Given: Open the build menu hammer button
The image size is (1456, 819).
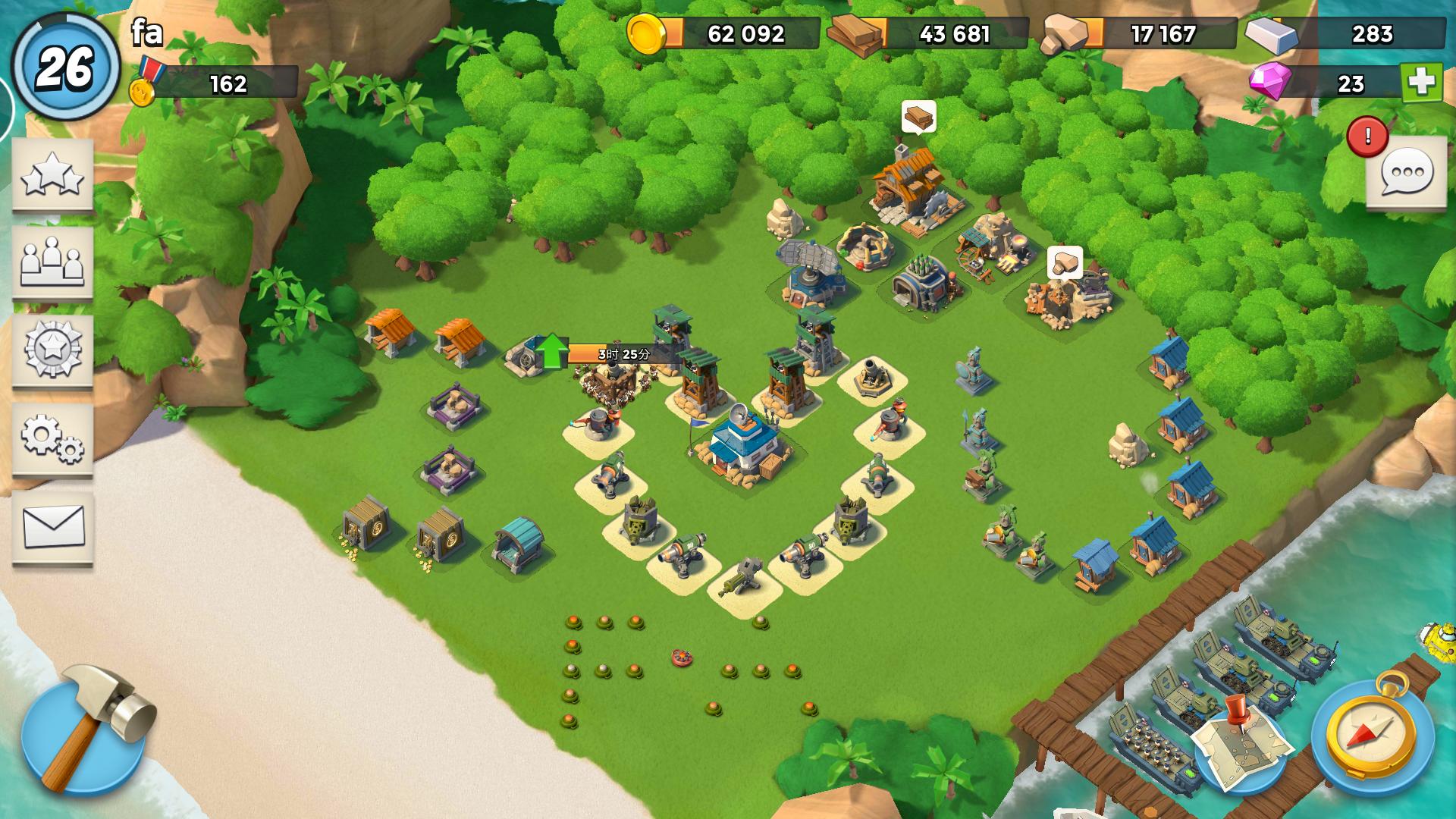Looking at the screenshot, I should 83,730.
